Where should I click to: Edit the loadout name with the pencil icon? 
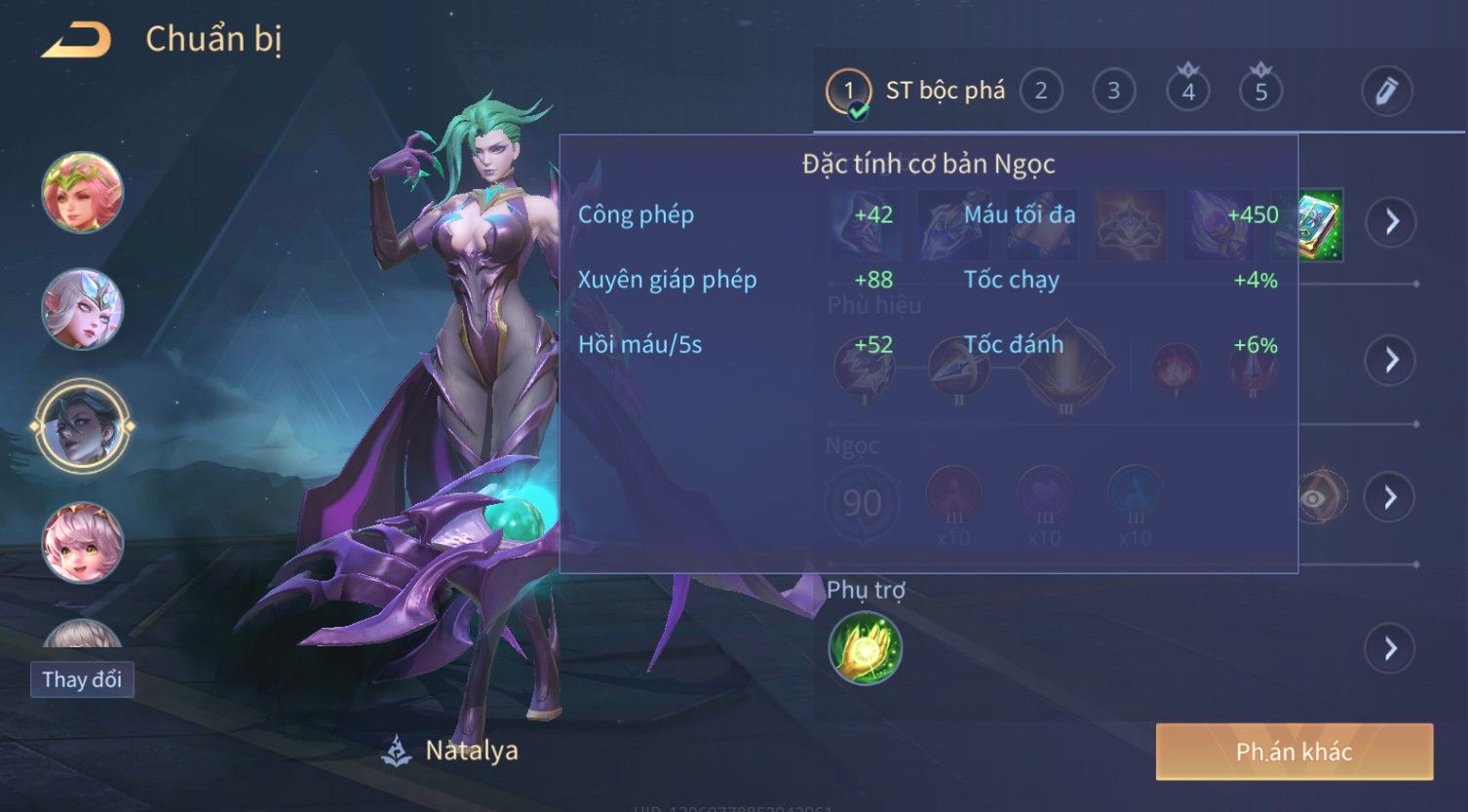pos(1386,92)
